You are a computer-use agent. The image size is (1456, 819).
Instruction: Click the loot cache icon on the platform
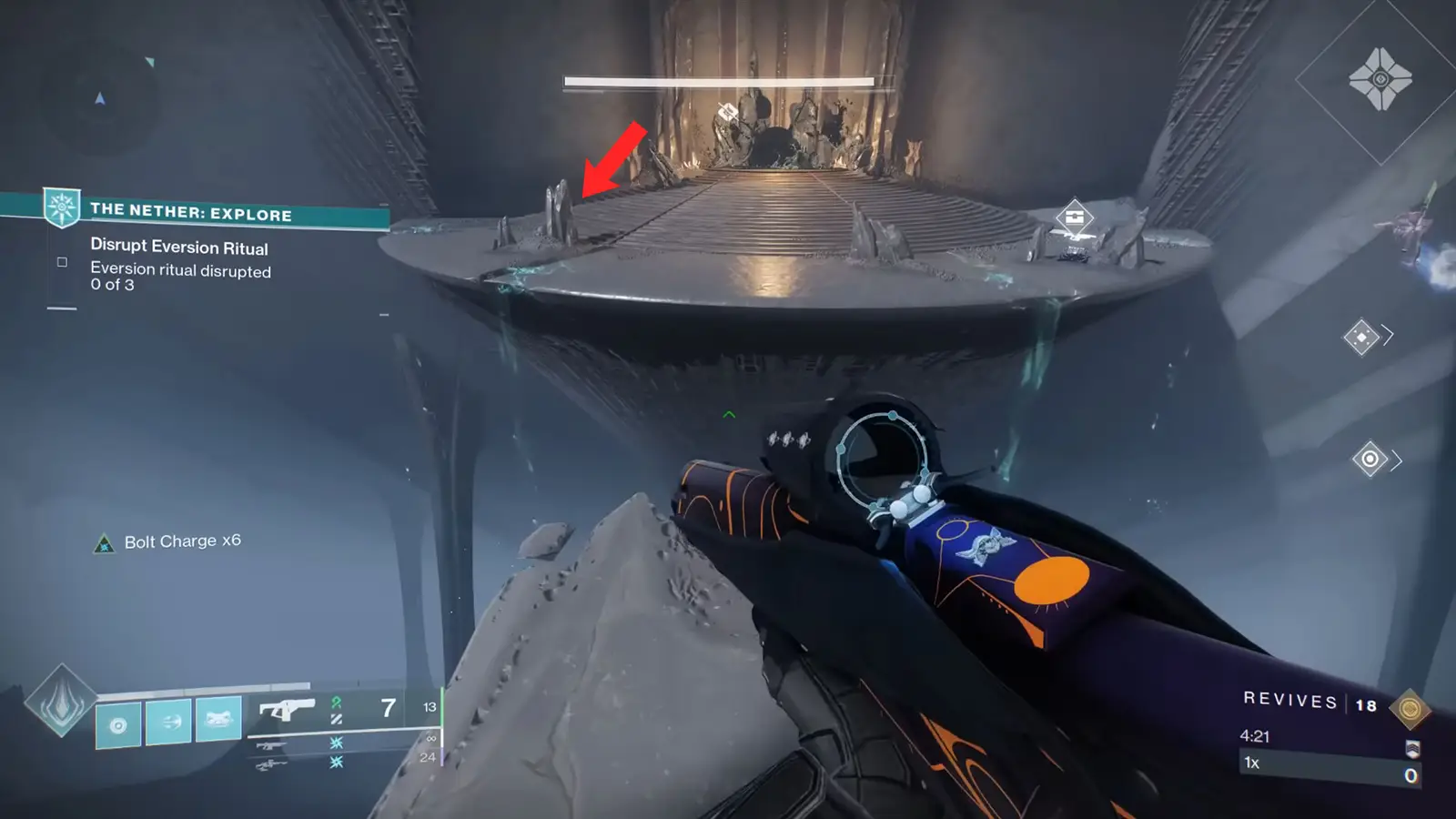(1074, 218)
